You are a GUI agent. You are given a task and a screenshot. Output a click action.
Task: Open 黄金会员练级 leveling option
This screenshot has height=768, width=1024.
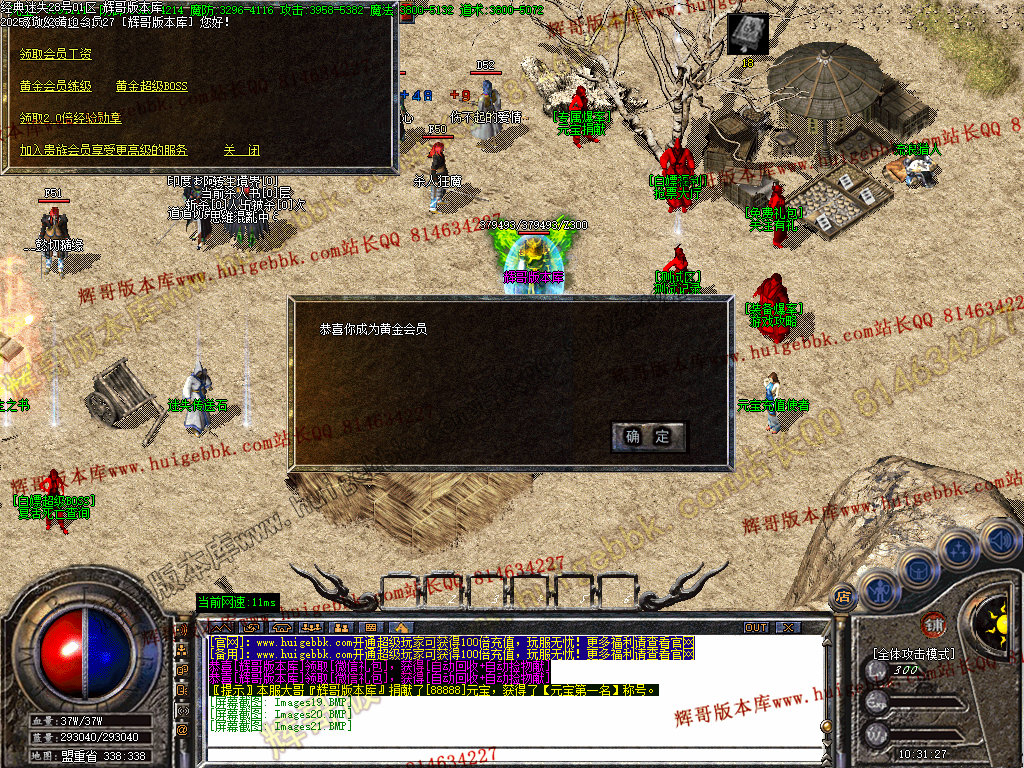(56, 86)
